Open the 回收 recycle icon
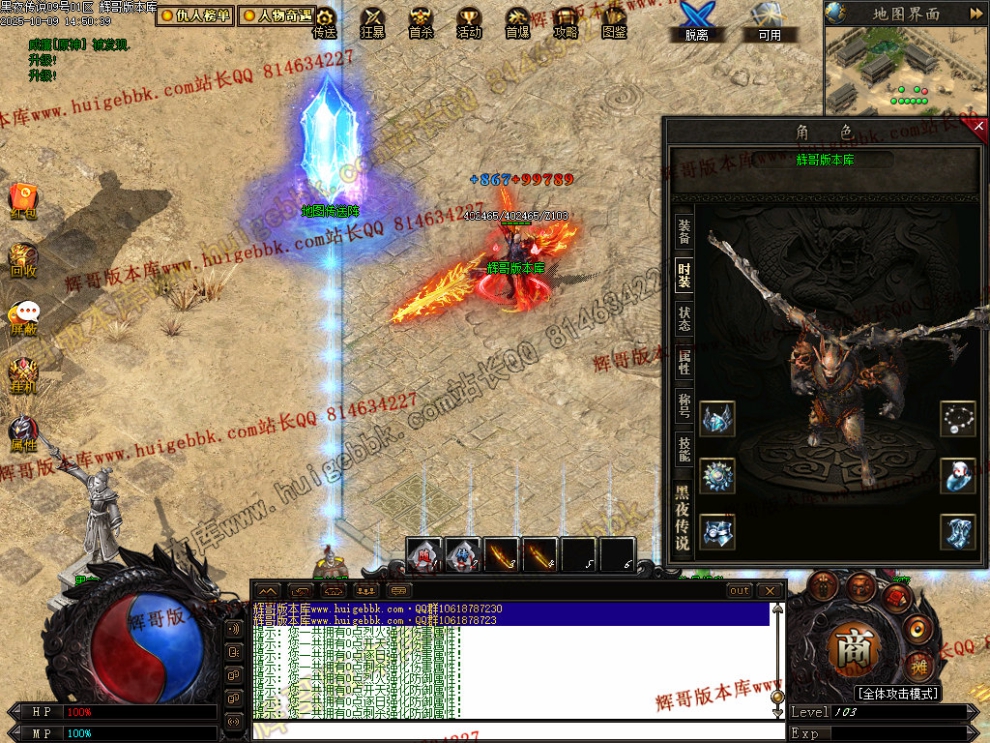990x743 pixels. point(23,258)
